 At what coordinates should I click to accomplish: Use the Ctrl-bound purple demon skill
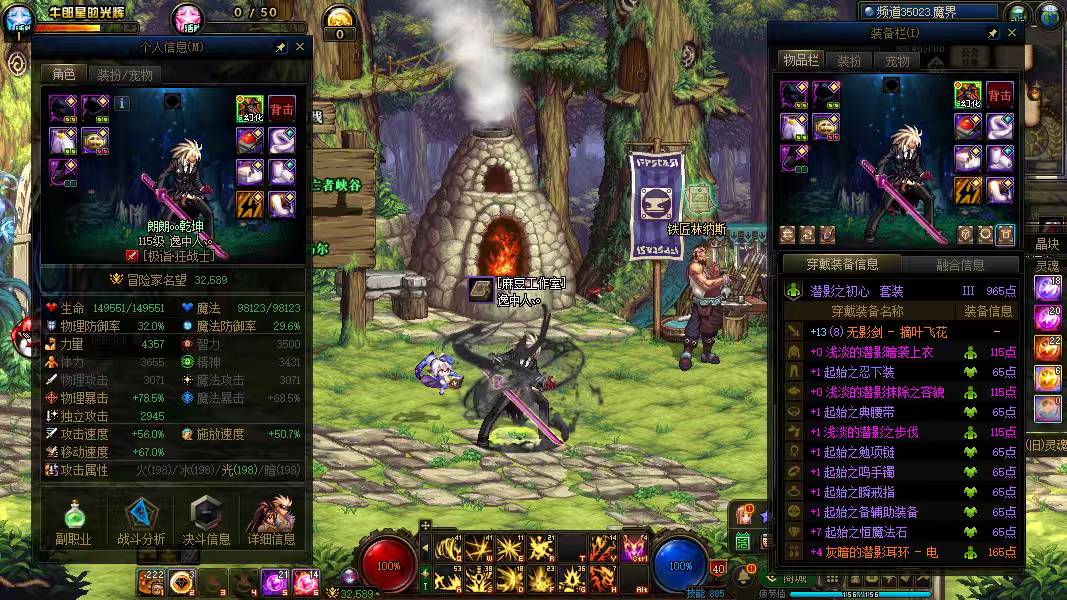point(634,548)
